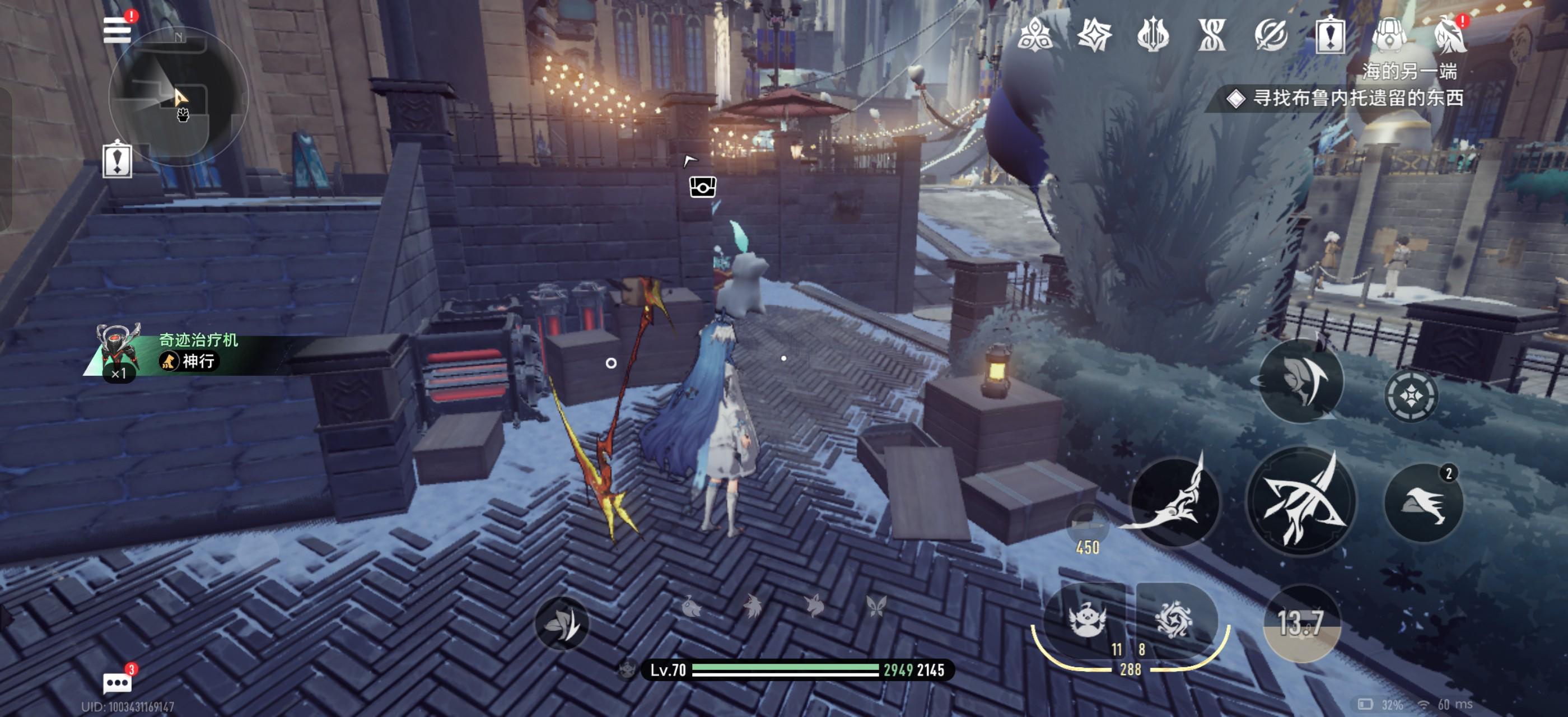Tap the camera photo icon marker
1568x717 pixels.
point(702,187)
